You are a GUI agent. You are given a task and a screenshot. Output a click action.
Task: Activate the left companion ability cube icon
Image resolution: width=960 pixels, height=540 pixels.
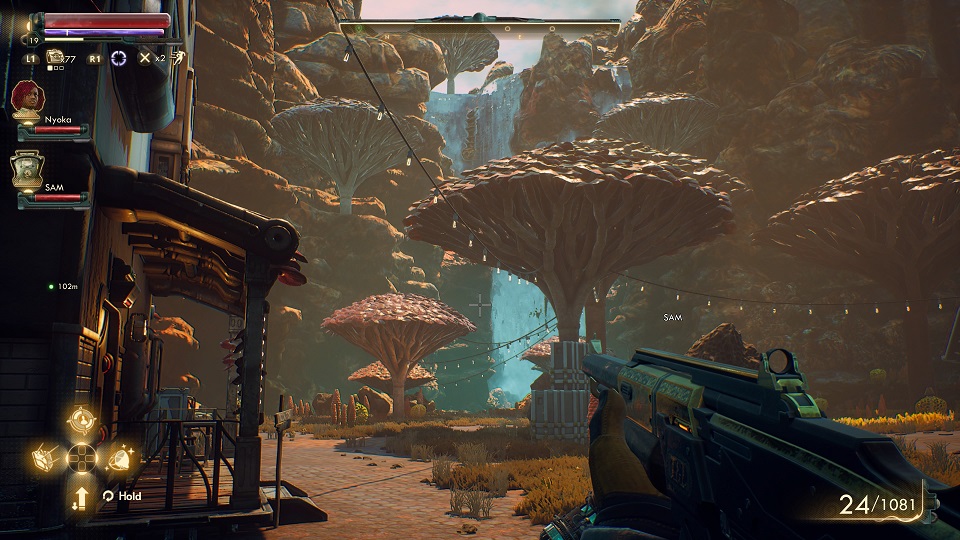[46, 457]
